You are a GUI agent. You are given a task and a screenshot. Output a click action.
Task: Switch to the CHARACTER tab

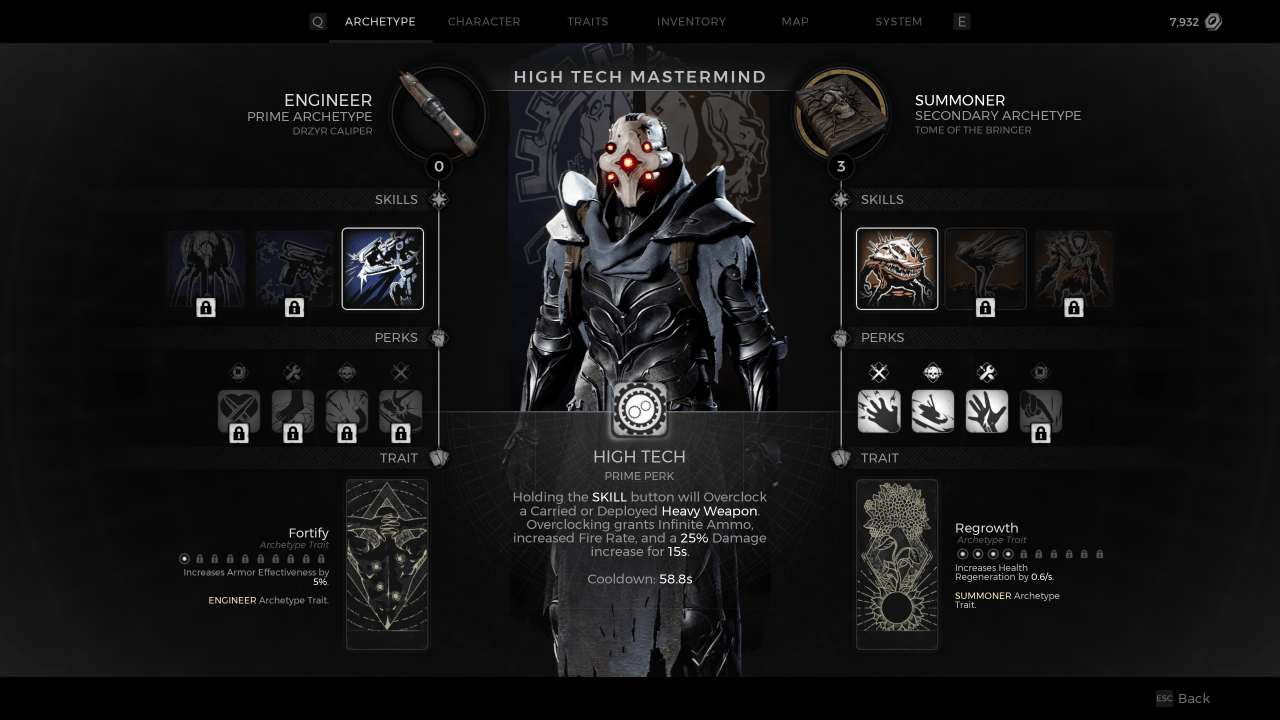(484, 21)
